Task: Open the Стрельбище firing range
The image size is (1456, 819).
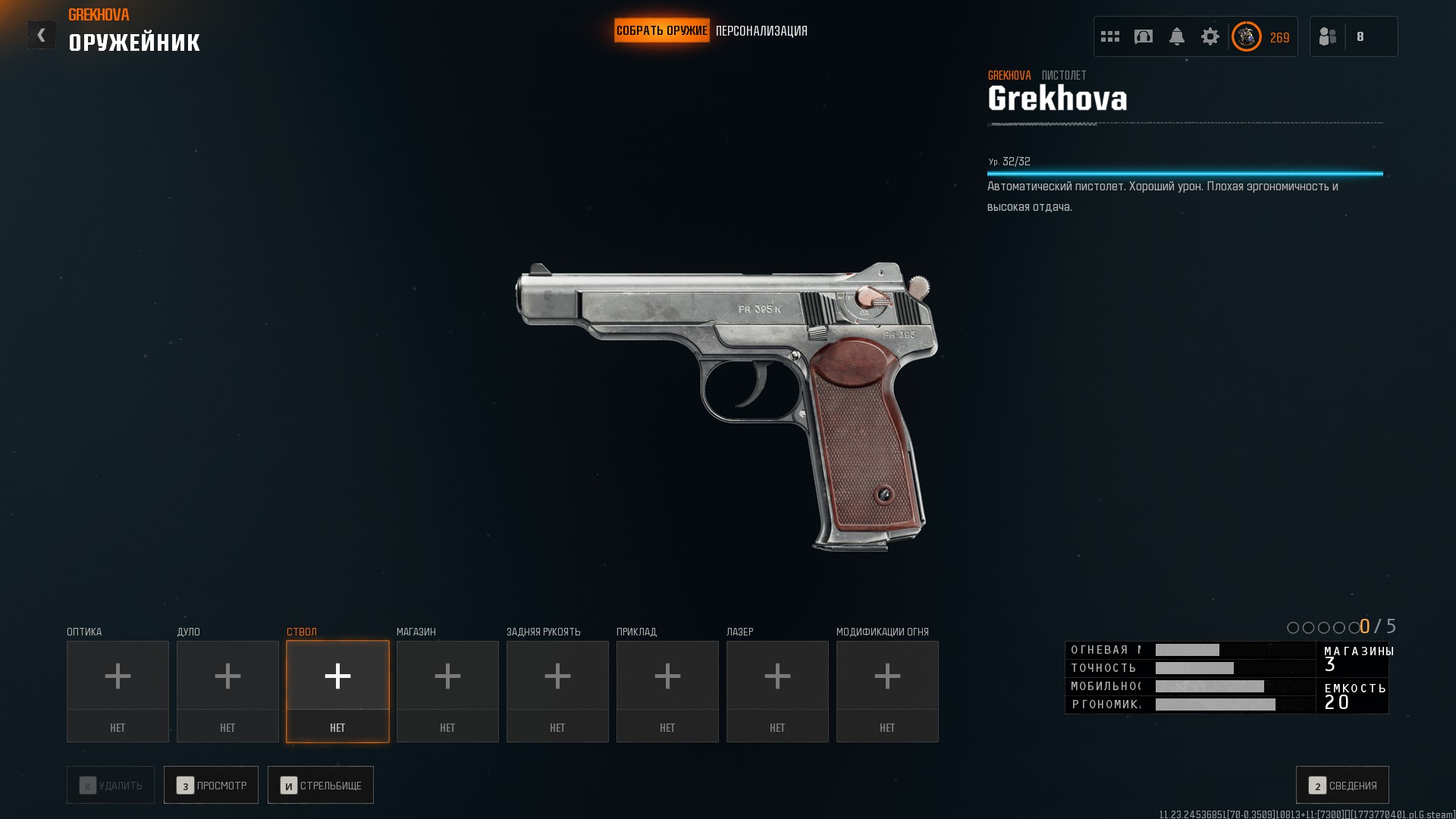Action: tap(320, 785)
